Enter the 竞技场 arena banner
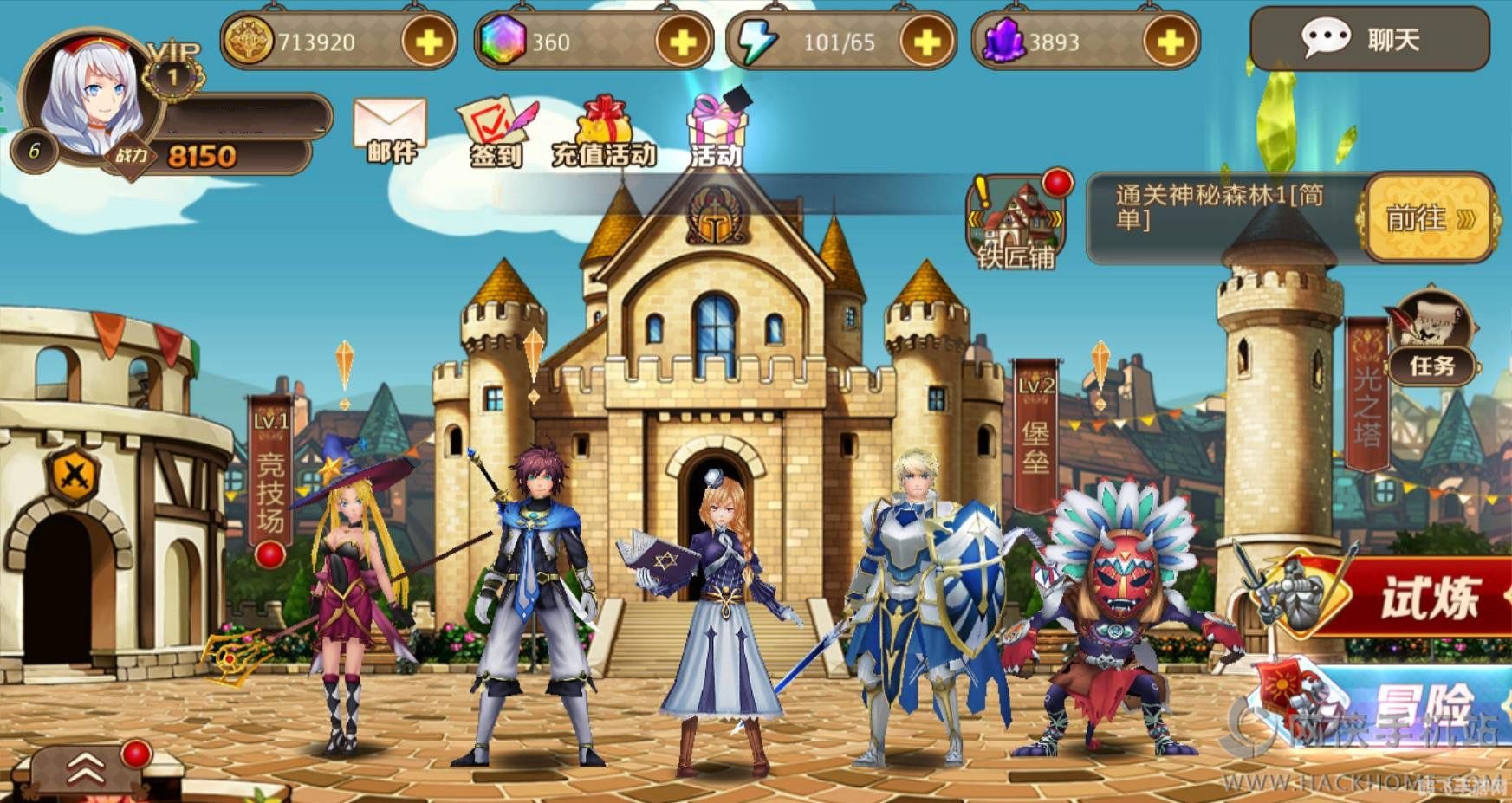 click(x=270, y=472)
